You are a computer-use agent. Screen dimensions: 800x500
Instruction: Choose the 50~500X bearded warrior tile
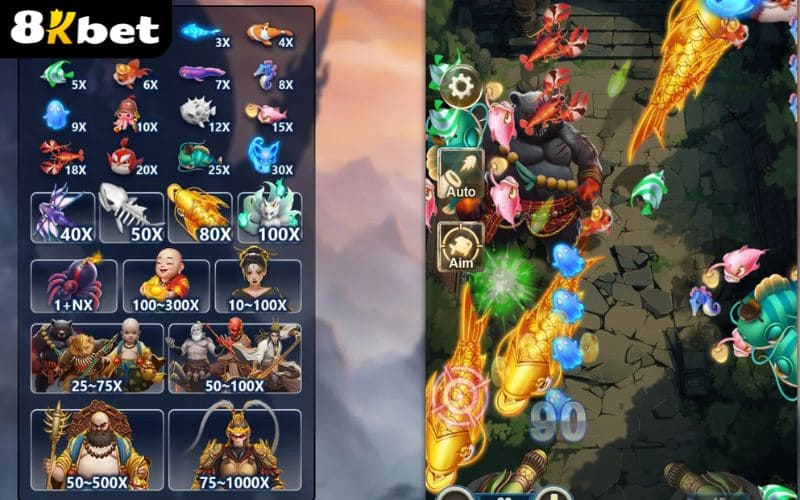[97, 449]
